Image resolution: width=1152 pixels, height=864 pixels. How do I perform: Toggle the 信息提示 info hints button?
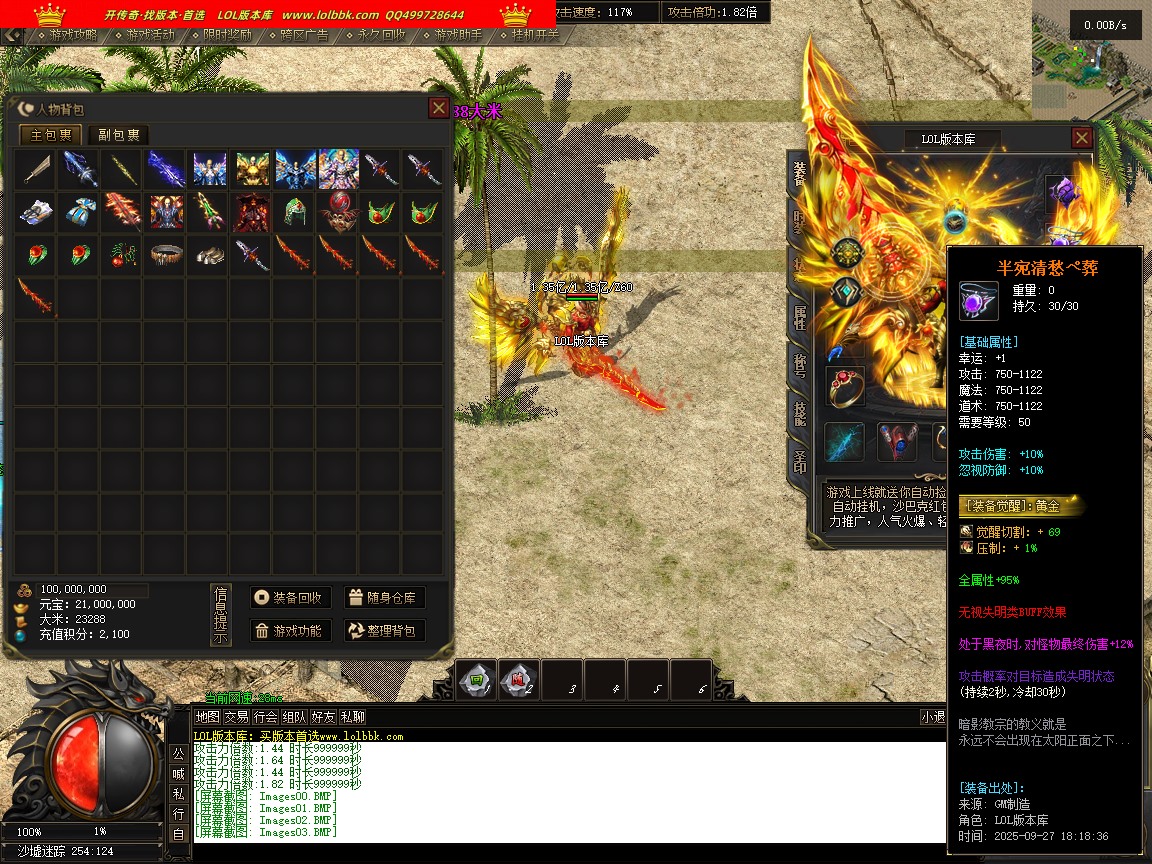[221, 615]
